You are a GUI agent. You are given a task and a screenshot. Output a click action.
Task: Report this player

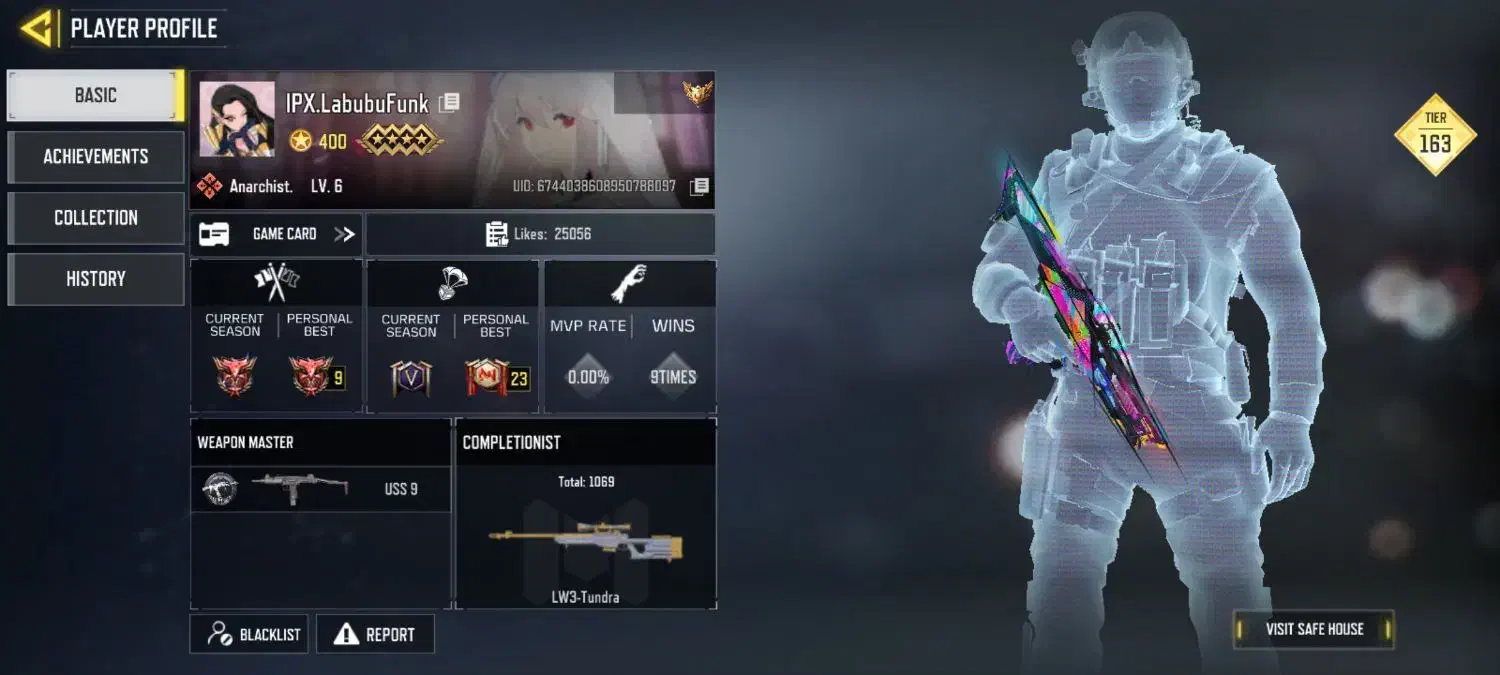(x=375, y=634)
